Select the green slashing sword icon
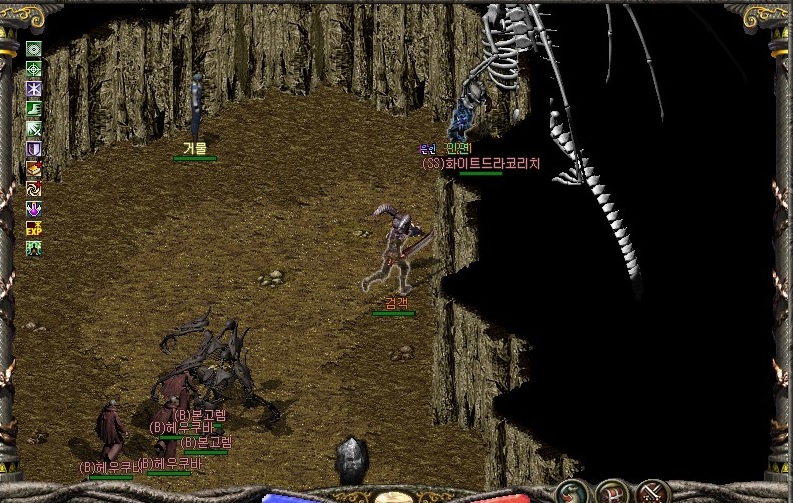 (x=34, y=129)
